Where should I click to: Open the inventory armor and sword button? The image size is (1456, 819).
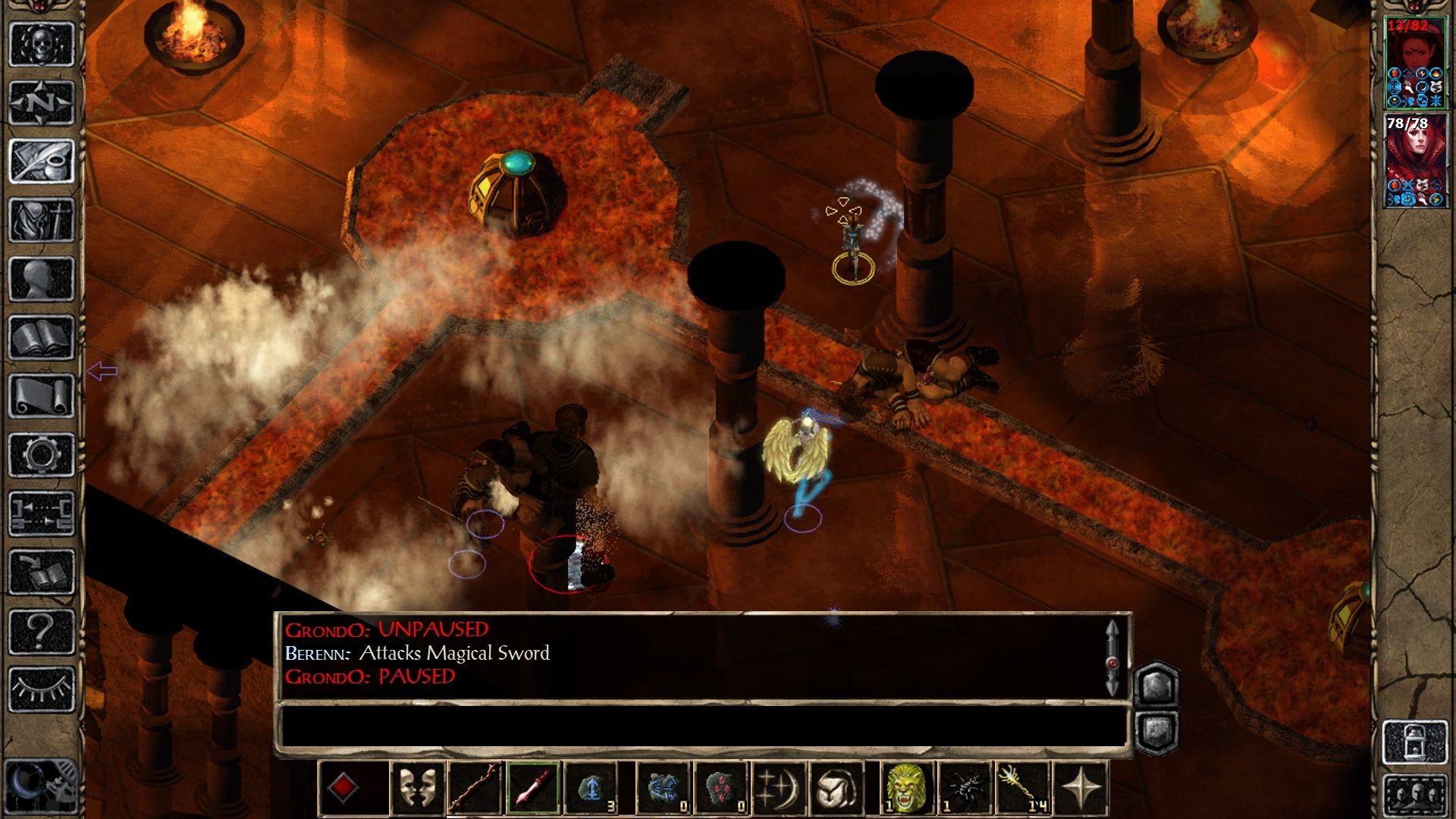click(x=42, y=220)
